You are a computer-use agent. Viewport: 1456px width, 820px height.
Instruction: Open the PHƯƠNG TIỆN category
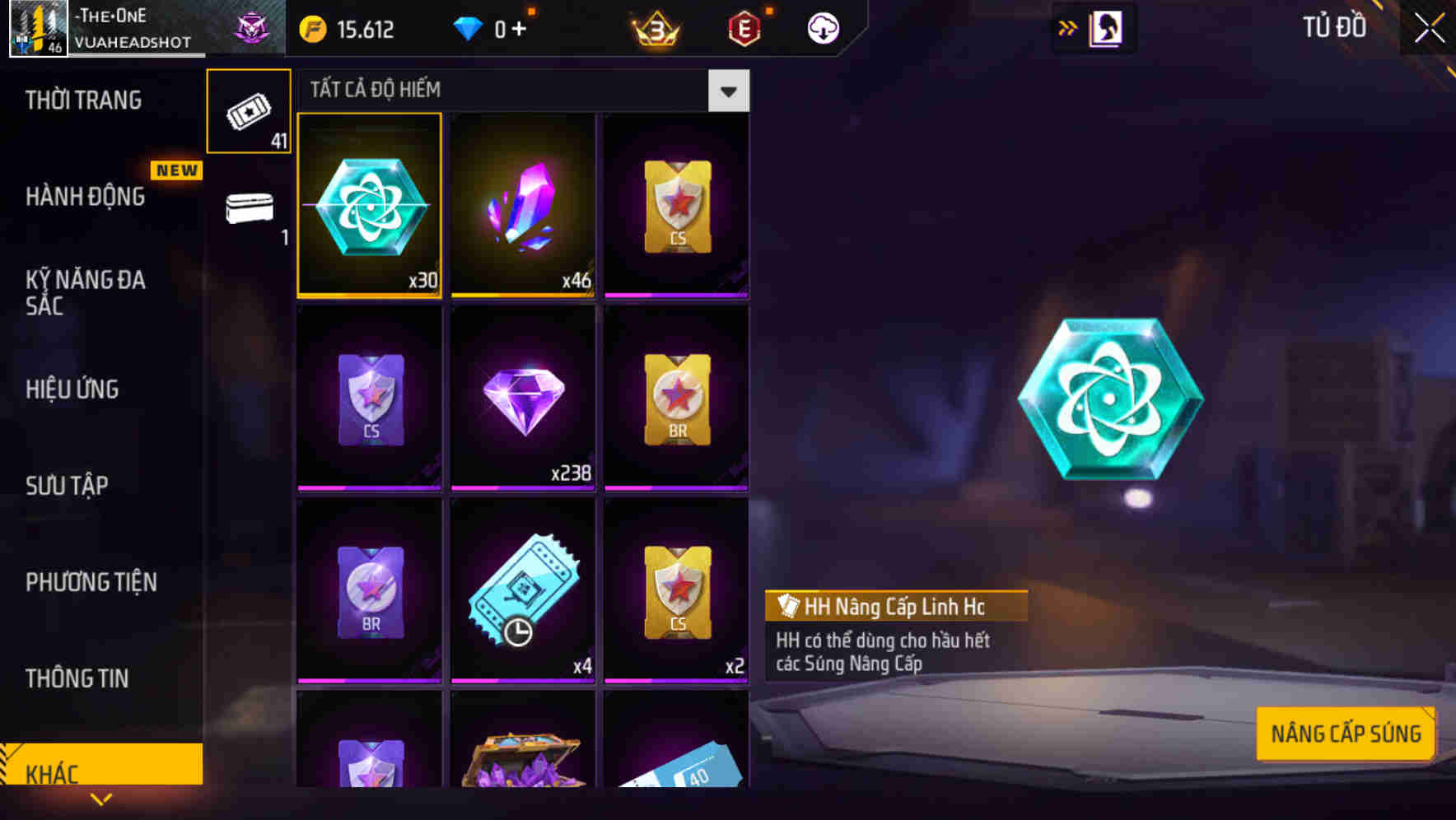91,582
